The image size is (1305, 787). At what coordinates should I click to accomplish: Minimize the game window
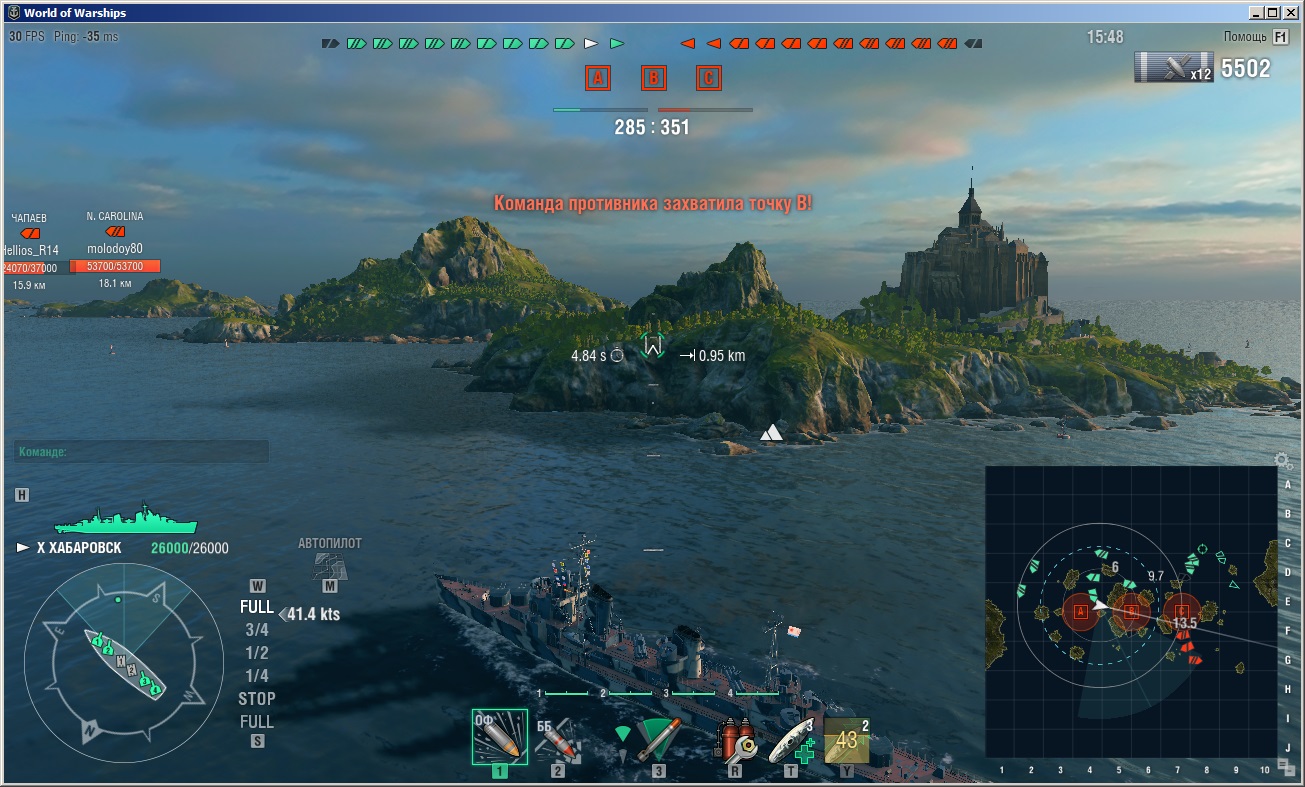pos(1255,13)
